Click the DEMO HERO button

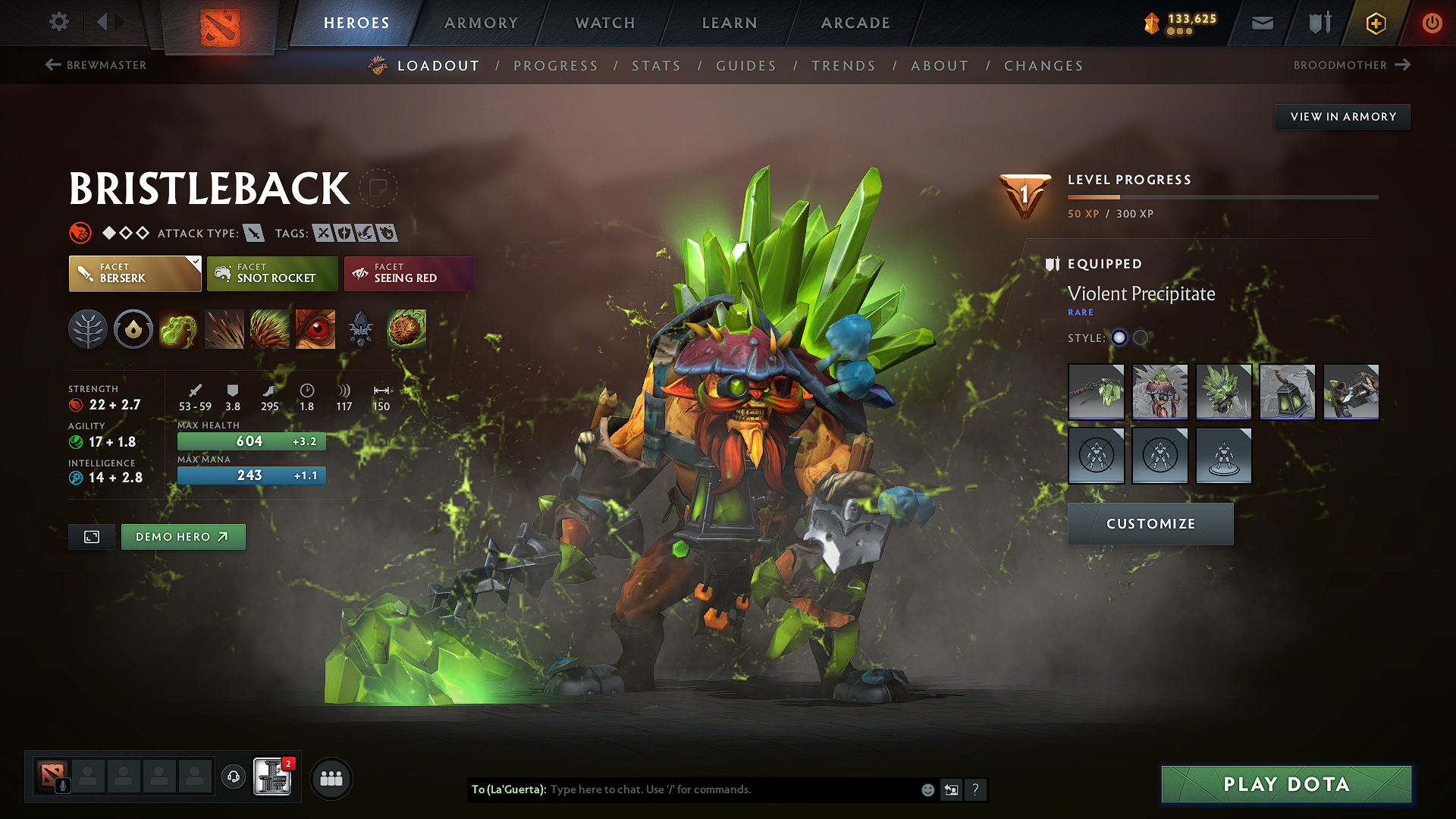pos(183,536)
